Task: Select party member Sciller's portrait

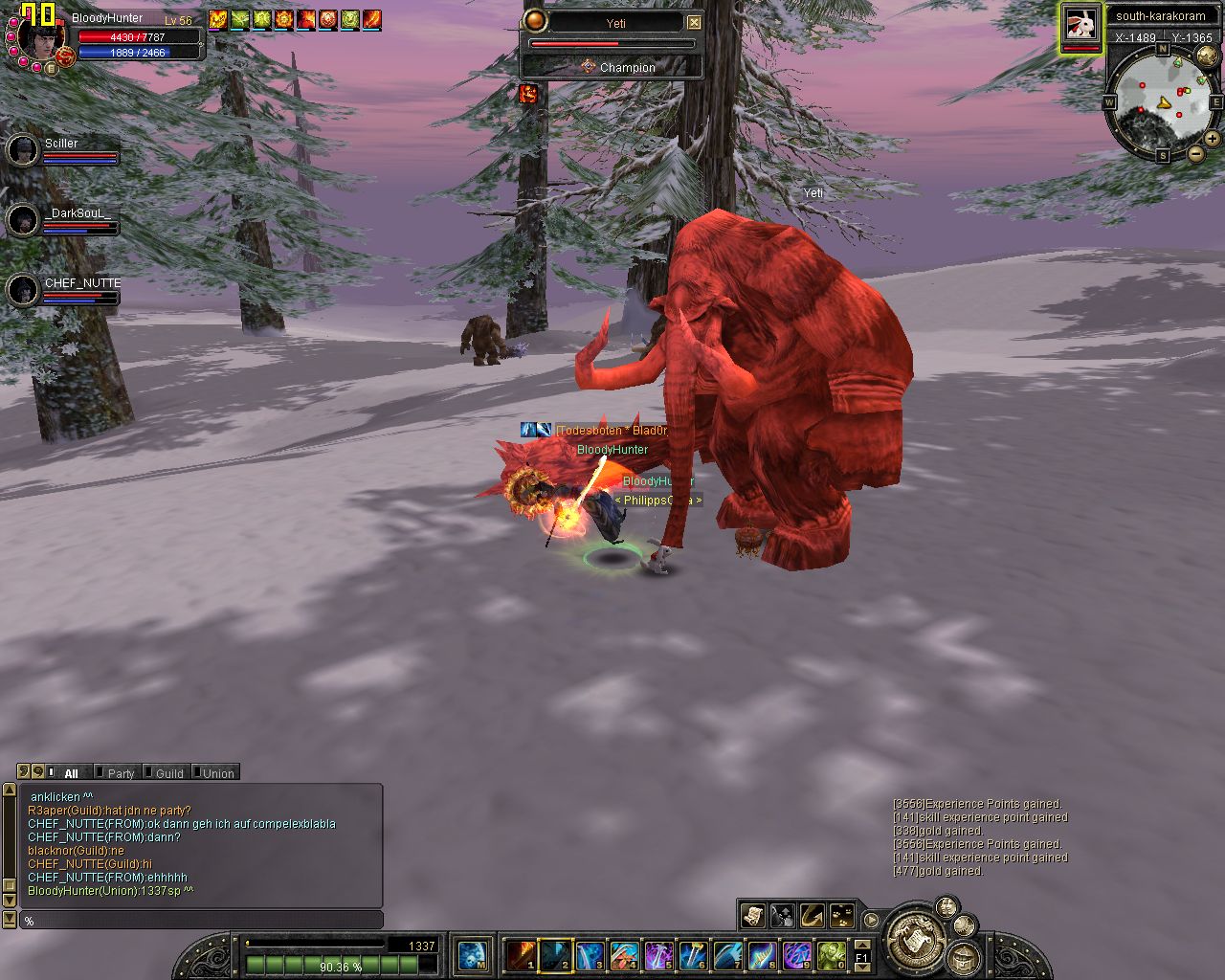Action: 22,150
